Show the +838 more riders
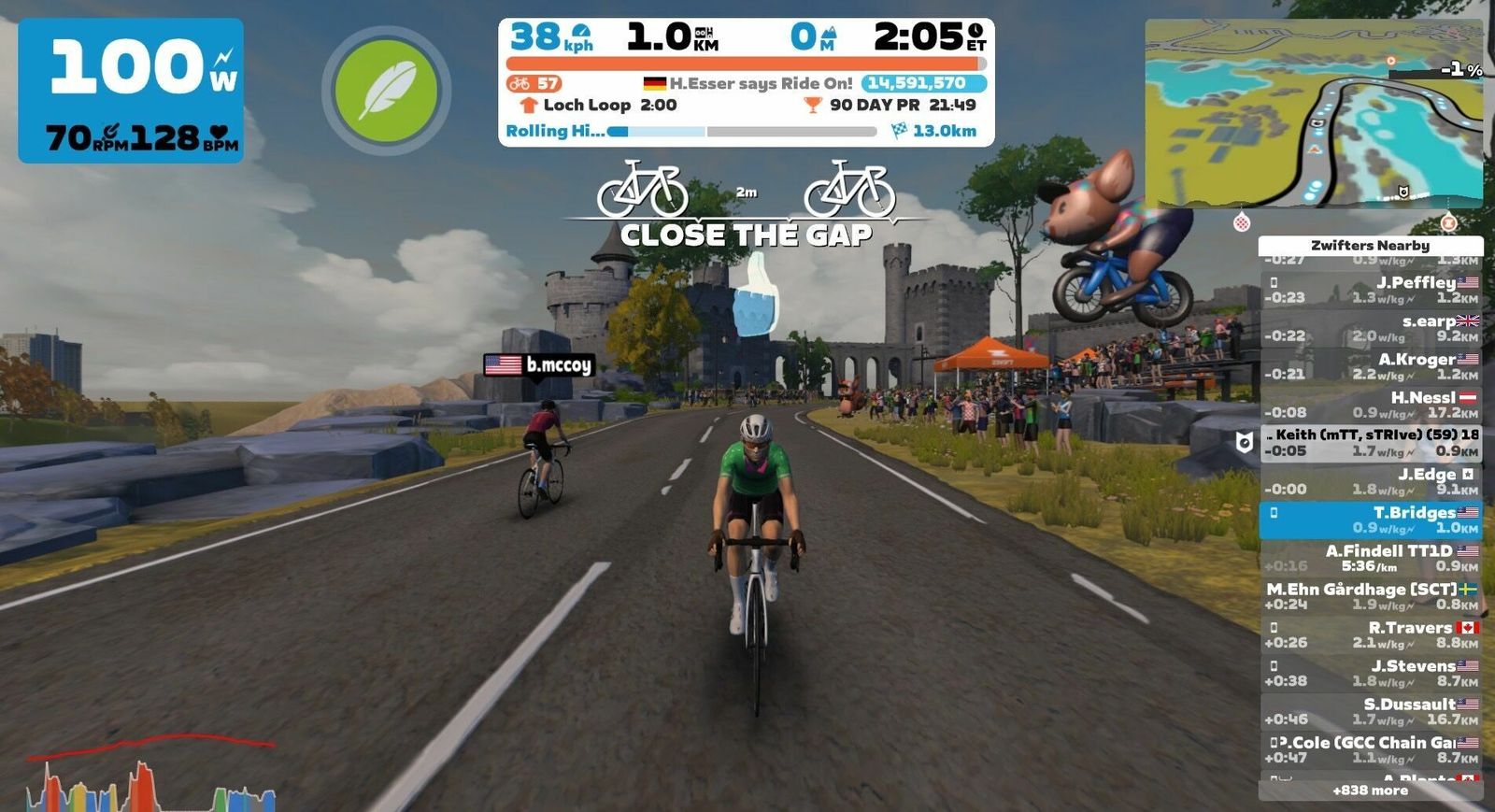Viewport: 1495px width, 812px height. pos(1370,791)
